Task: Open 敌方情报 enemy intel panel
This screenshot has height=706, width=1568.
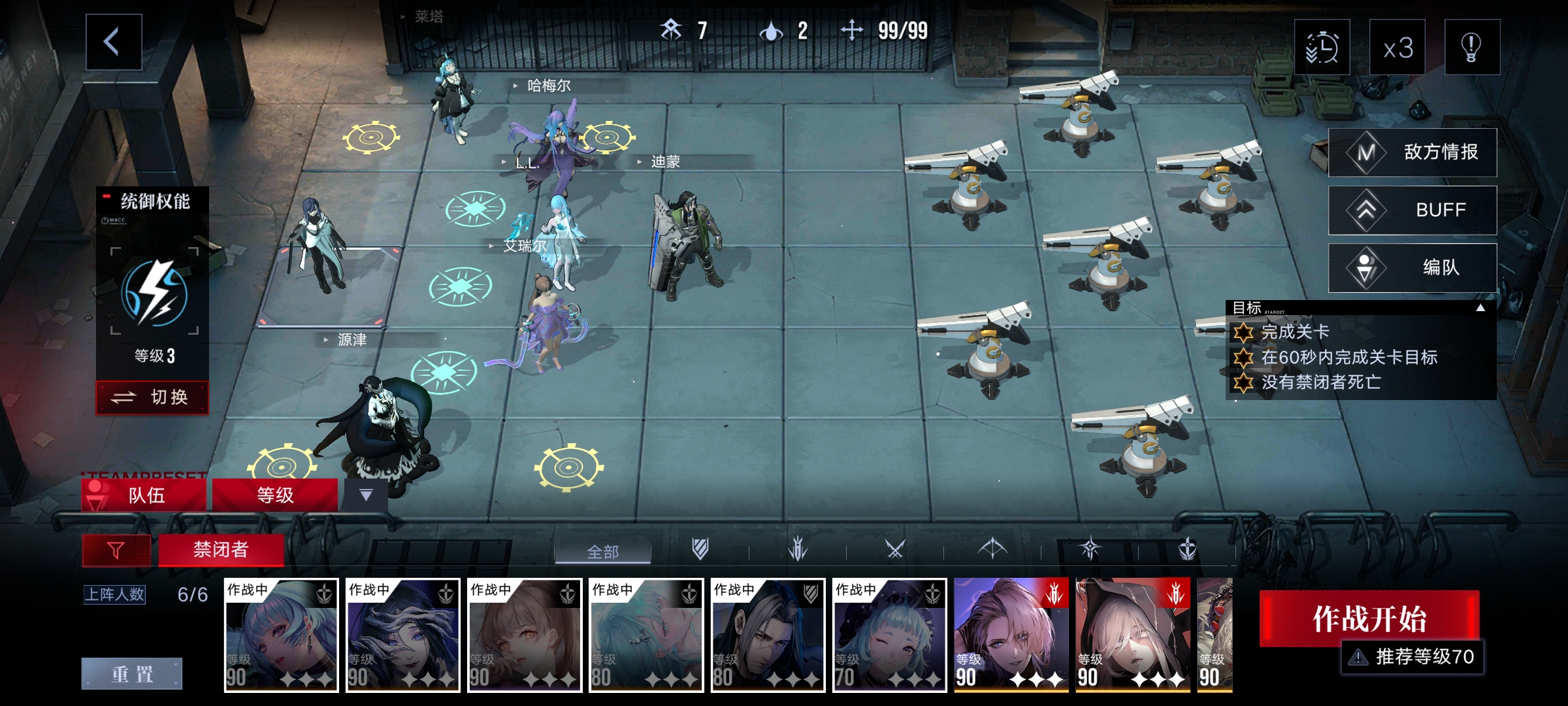Action: pyautogui.click(x=1413, y=152)
